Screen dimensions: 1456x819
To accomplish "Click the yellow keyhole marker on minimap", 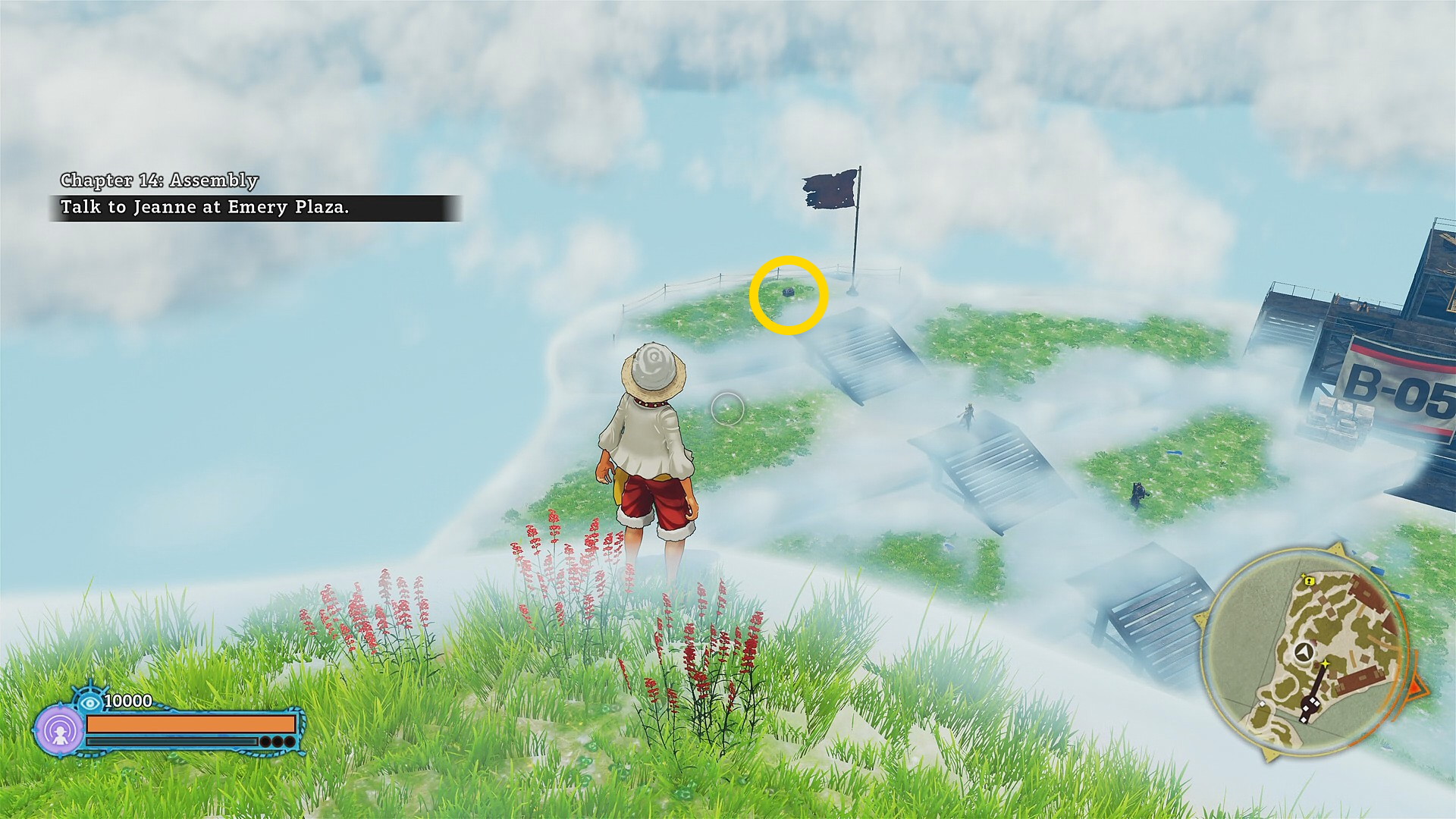I will click(x=1309, y=580).
